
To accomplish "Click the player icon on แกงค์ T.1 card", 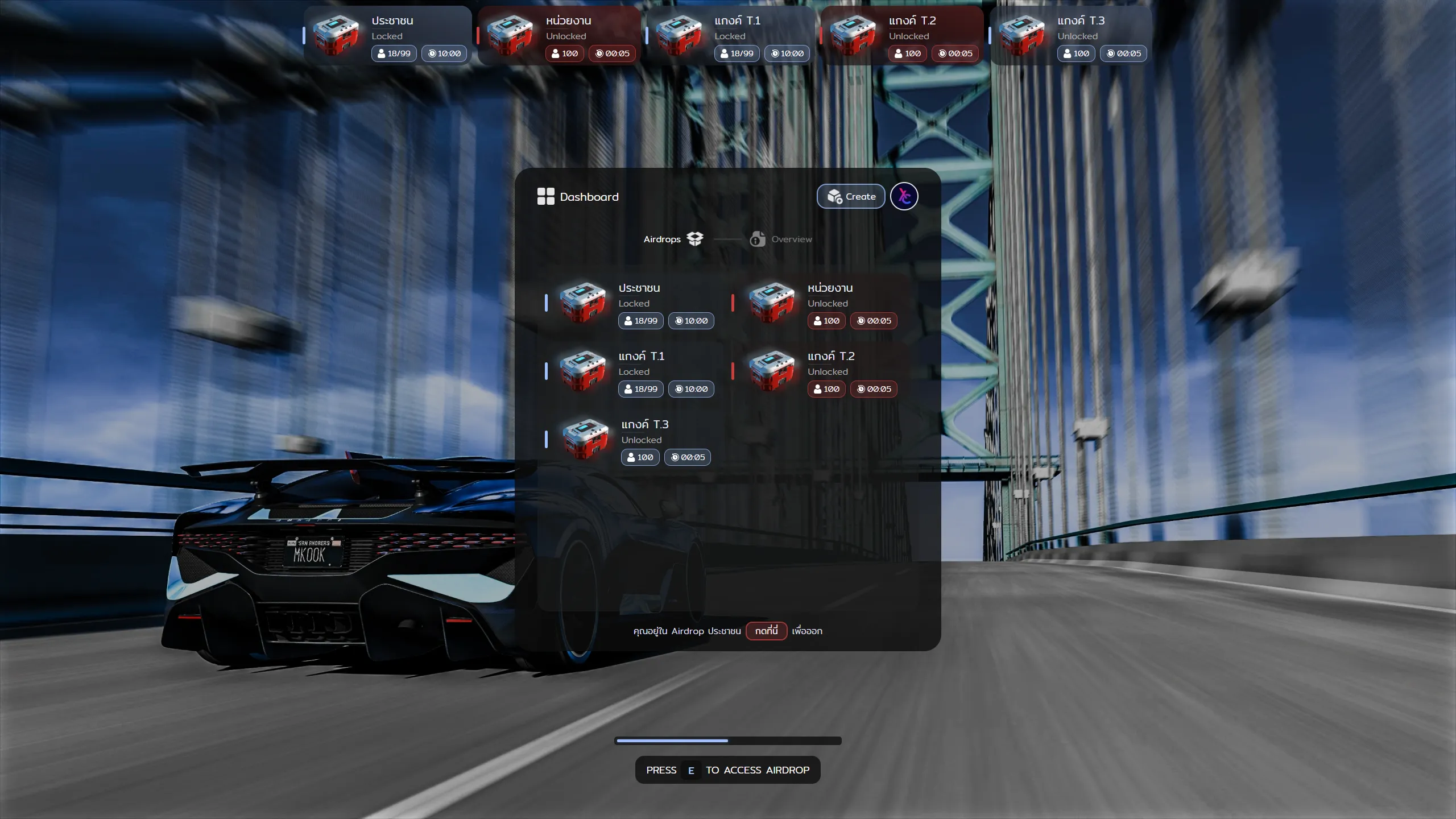I will point(628,389).
